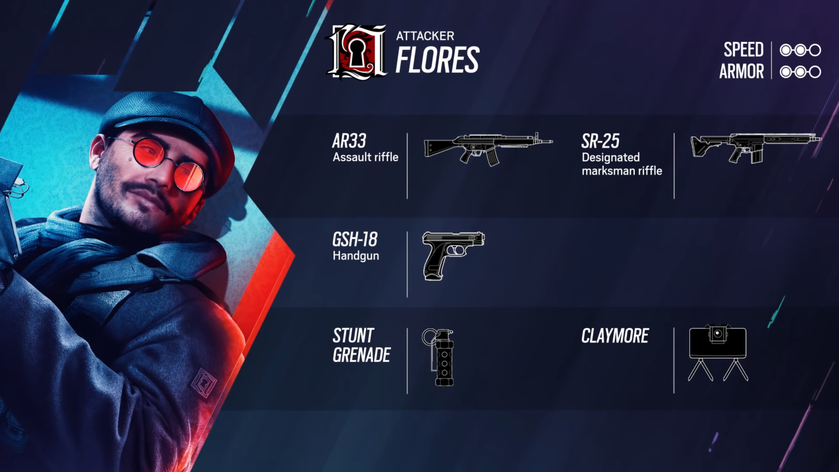This screenshot has height=472, width=839.
Task: Select the Claymore gadget
Action: (x=718, y=354)
